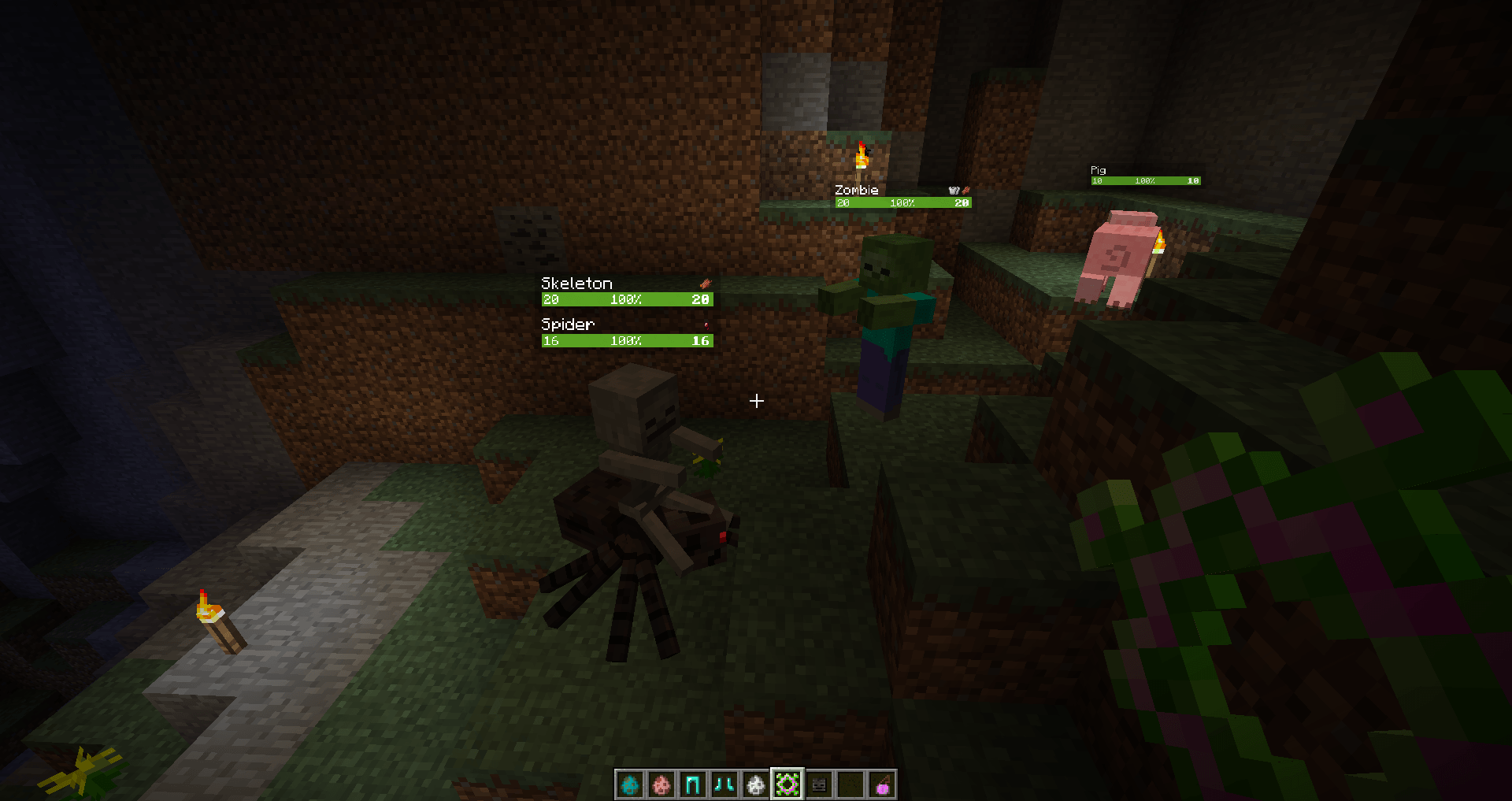Select the green and pink wreath slot

787,784
